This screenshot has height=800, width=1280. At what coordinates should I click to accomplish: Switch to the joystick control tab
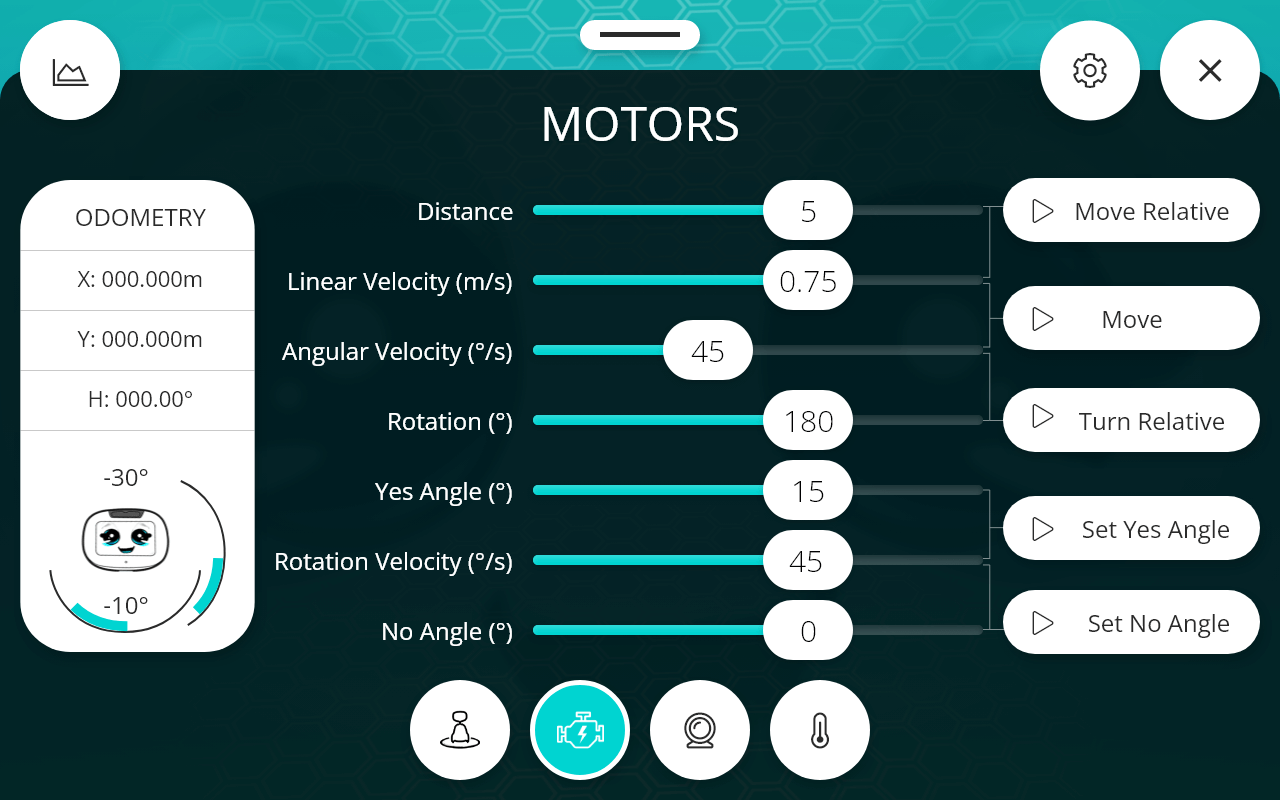[460, 730]
